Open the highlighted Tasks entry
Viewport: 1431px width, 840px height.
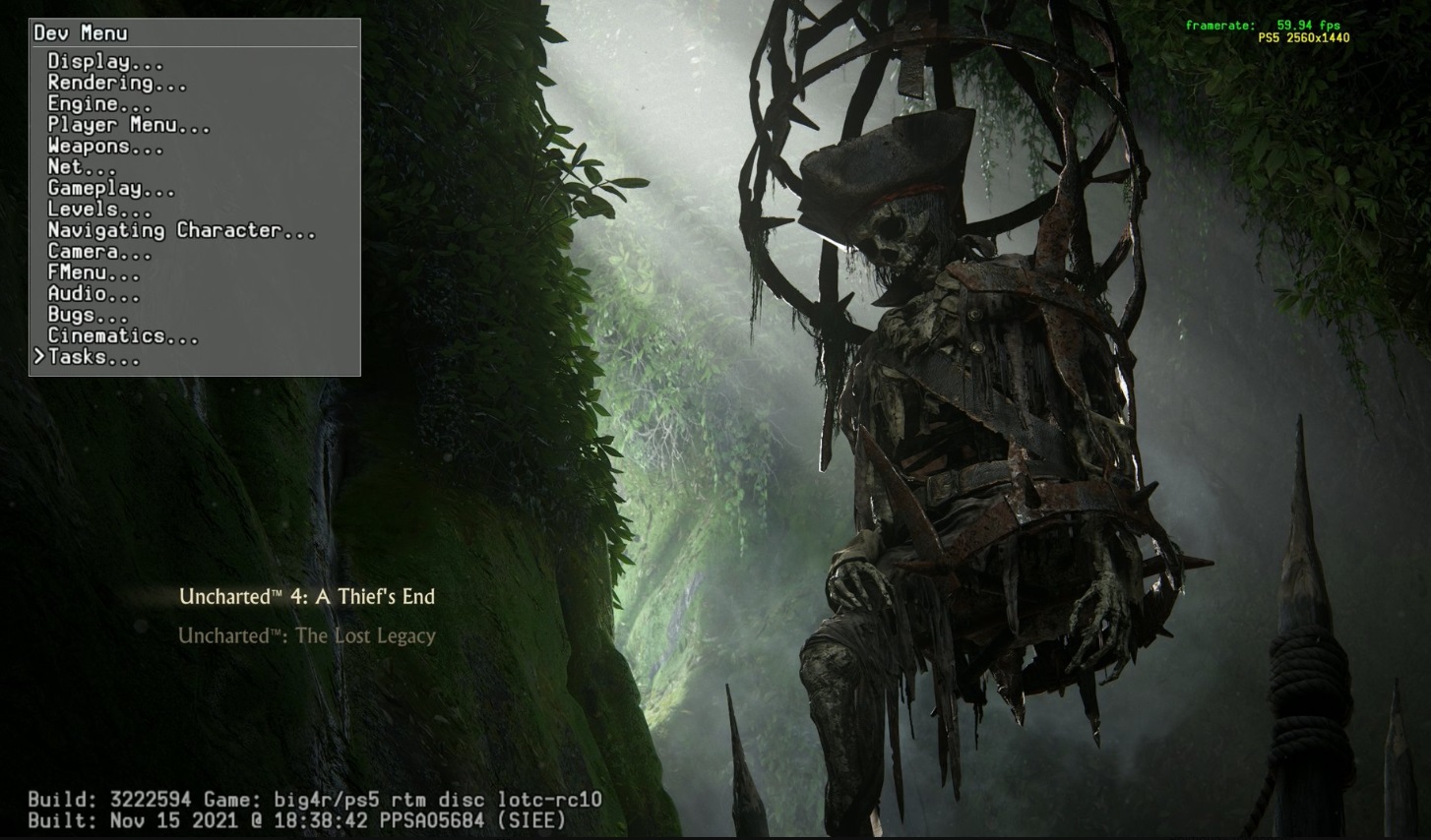[x=93, y=358]
